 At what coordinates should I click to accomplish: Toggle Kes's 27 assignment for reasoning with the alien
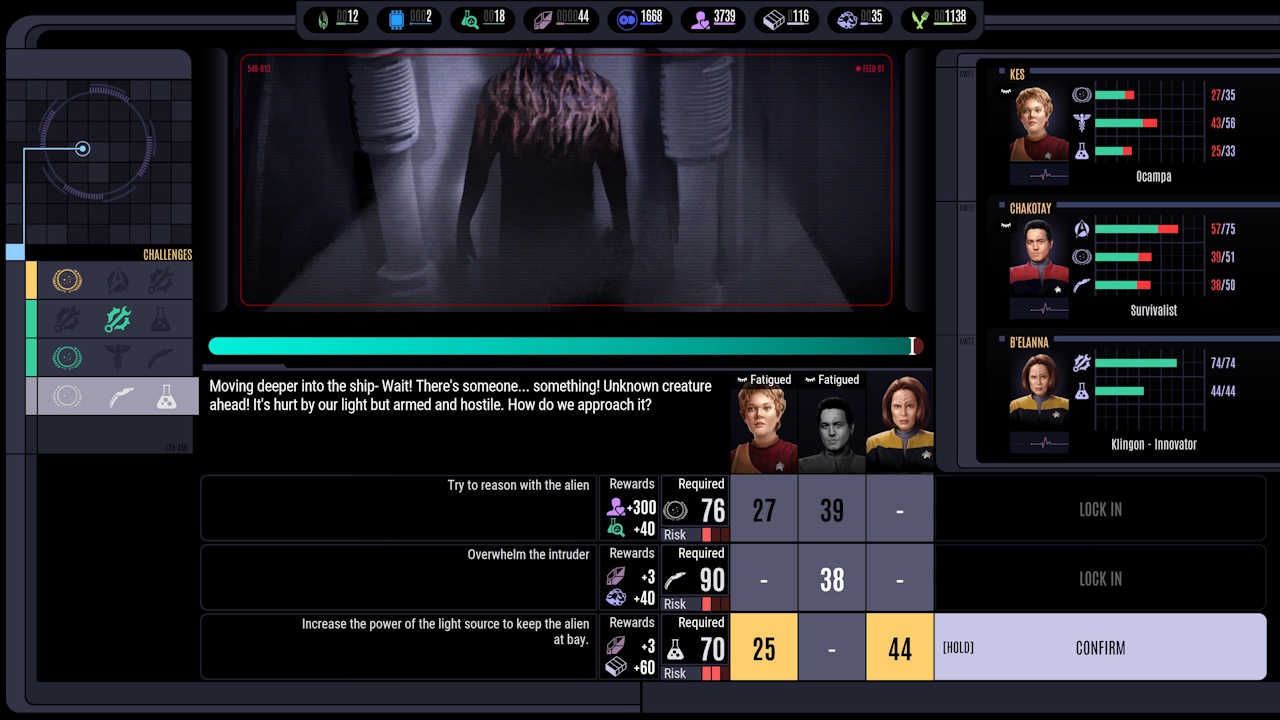point(763,509)
